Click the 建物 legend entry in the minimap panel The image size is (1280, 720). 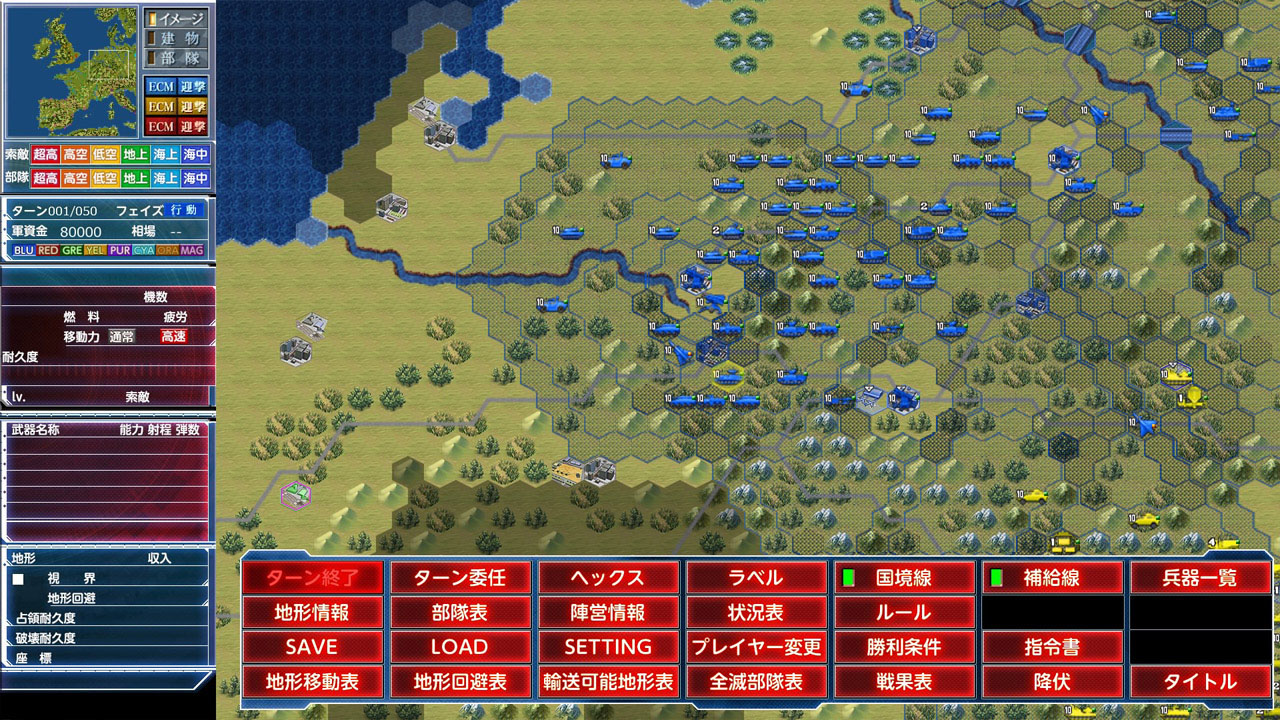[178, 36]
